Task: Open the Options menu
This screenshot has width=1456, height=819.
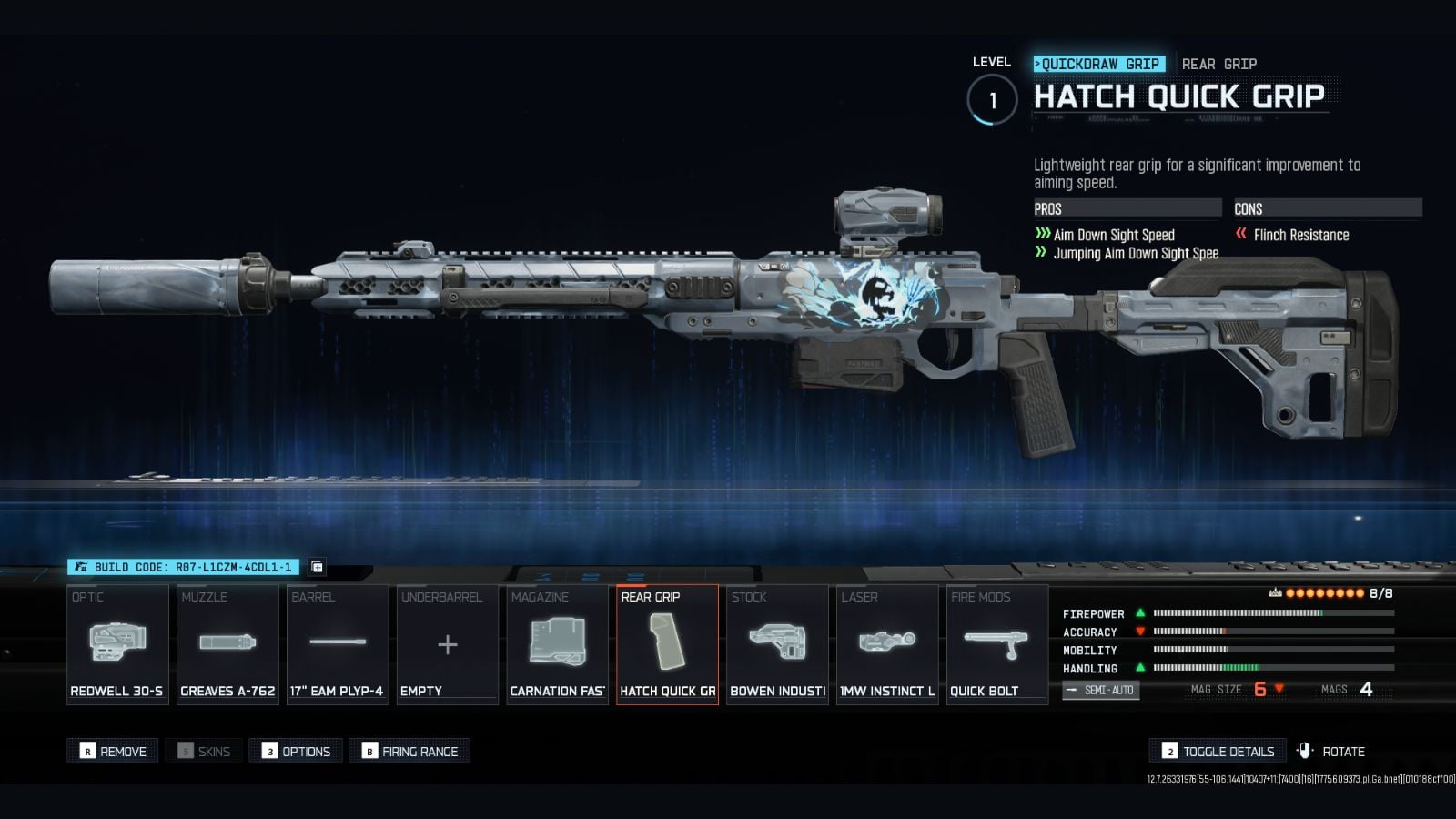Action: [x=296, y=751]
